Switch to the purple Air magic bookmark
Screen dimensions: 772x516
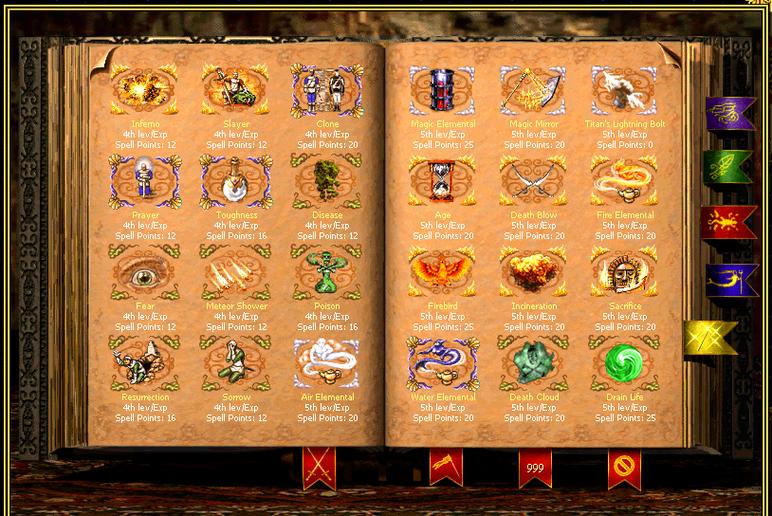tap(729, 113)
